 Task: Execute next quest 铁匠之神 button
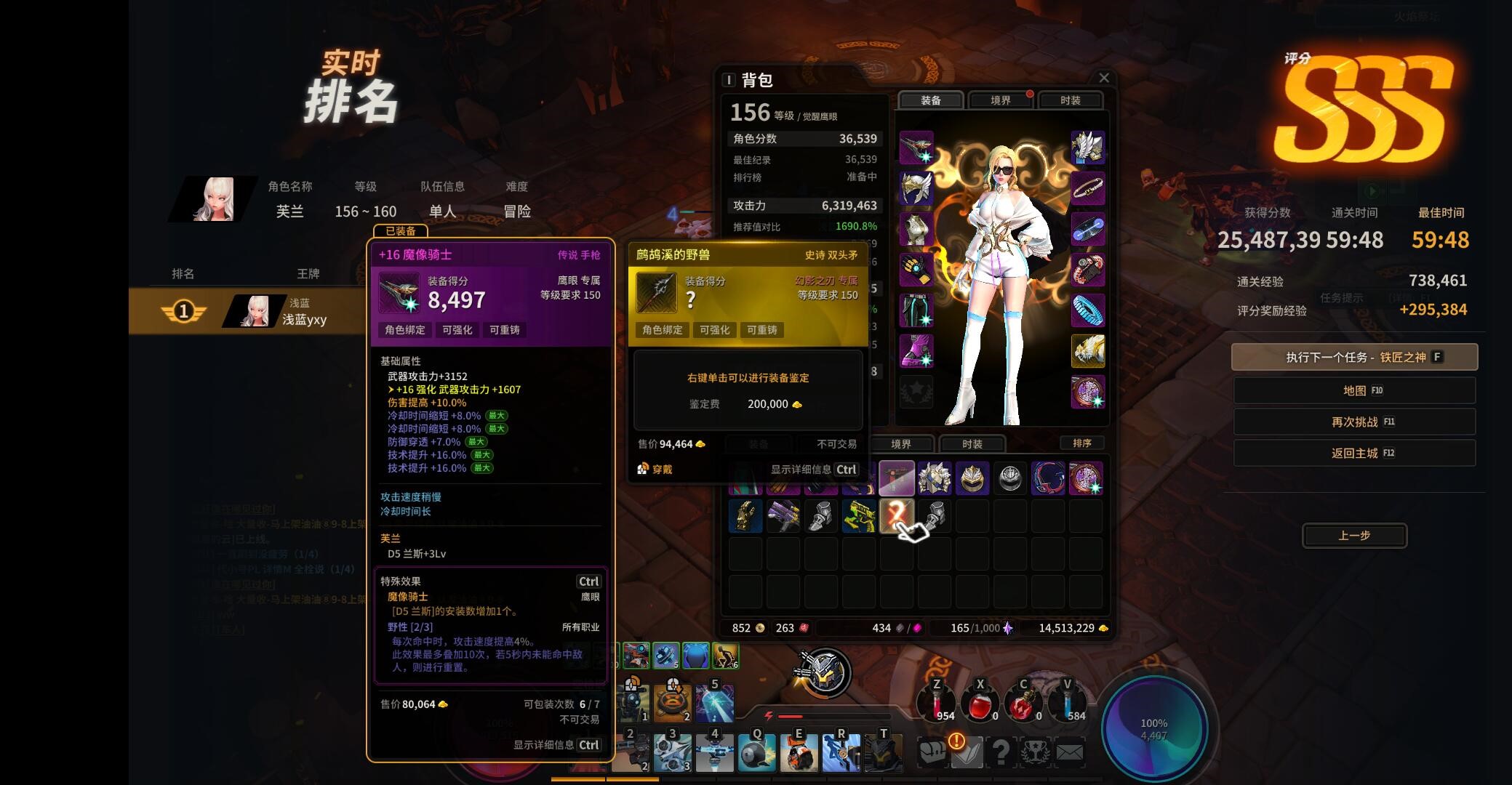pyautogui.click(x=1354, y=357)
